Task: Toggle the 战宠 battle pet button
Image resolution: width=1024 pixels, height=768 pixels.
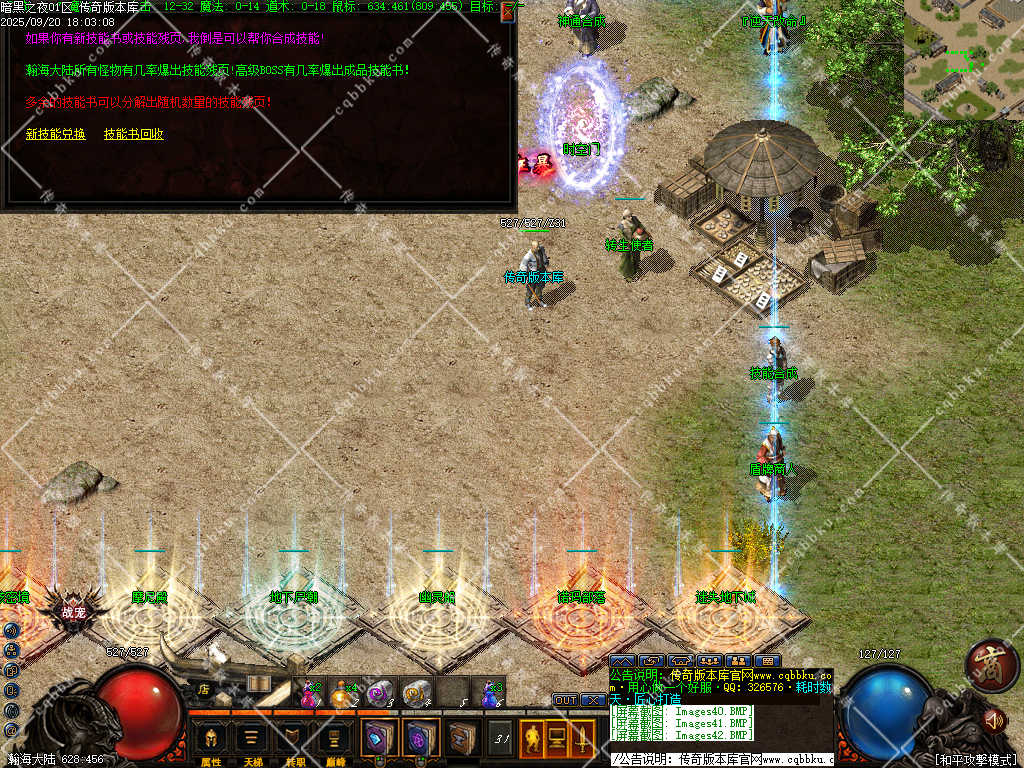Action: coord(74,612)
